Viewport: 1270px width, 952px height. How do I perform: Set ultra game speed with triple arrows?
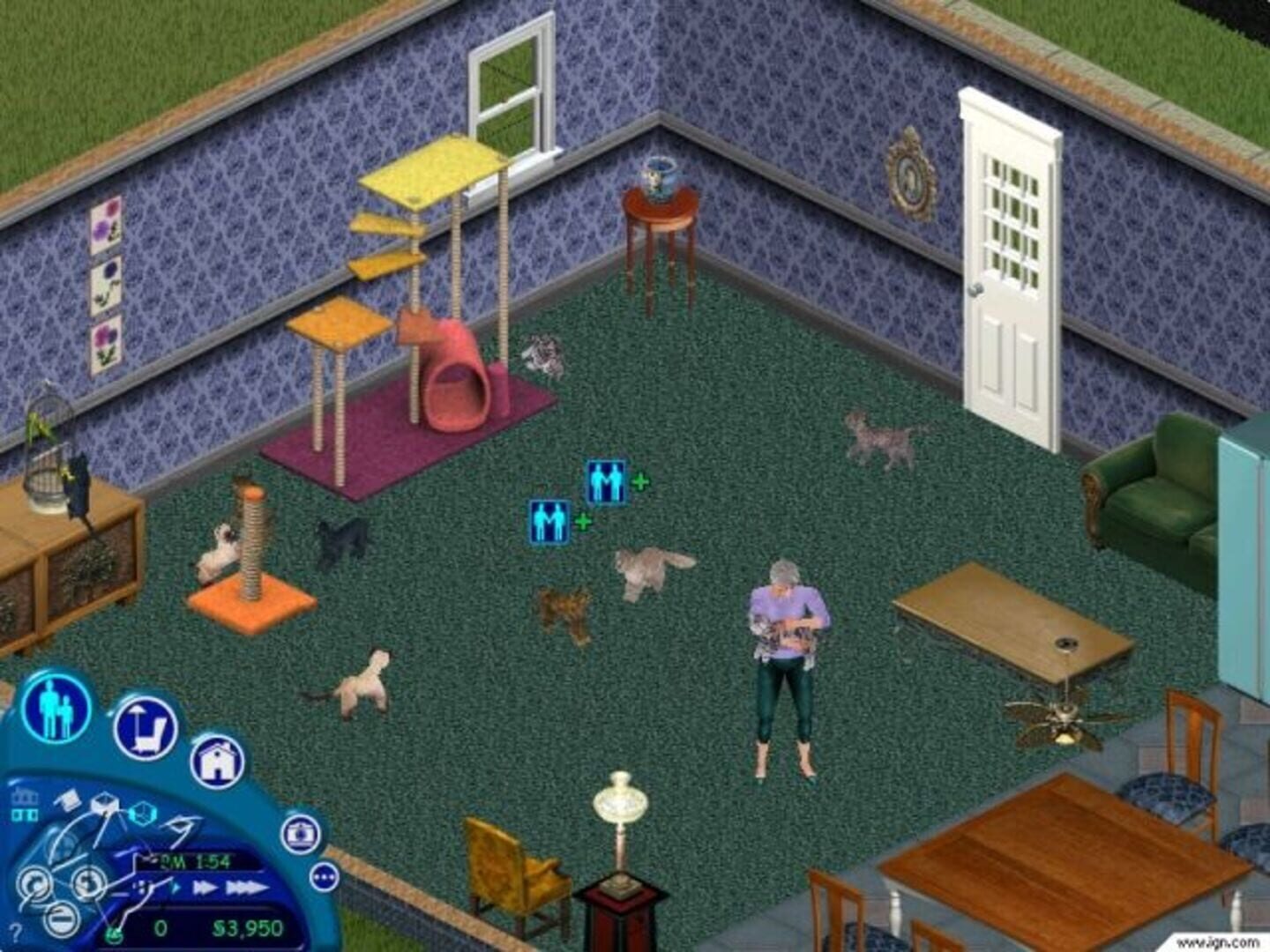click(244, 887)
